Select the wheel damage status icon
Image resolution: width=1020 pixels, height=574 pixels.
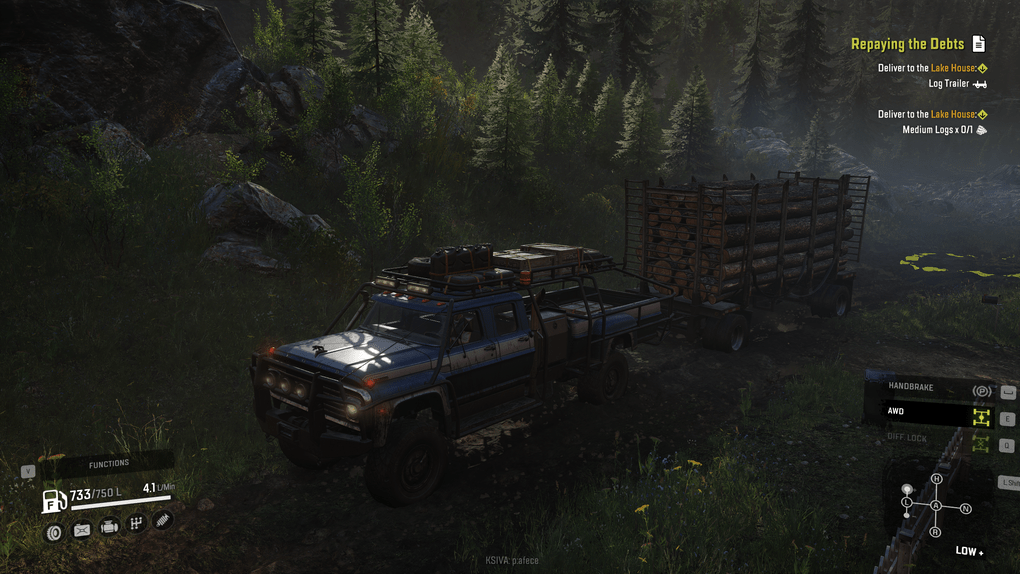54,533
